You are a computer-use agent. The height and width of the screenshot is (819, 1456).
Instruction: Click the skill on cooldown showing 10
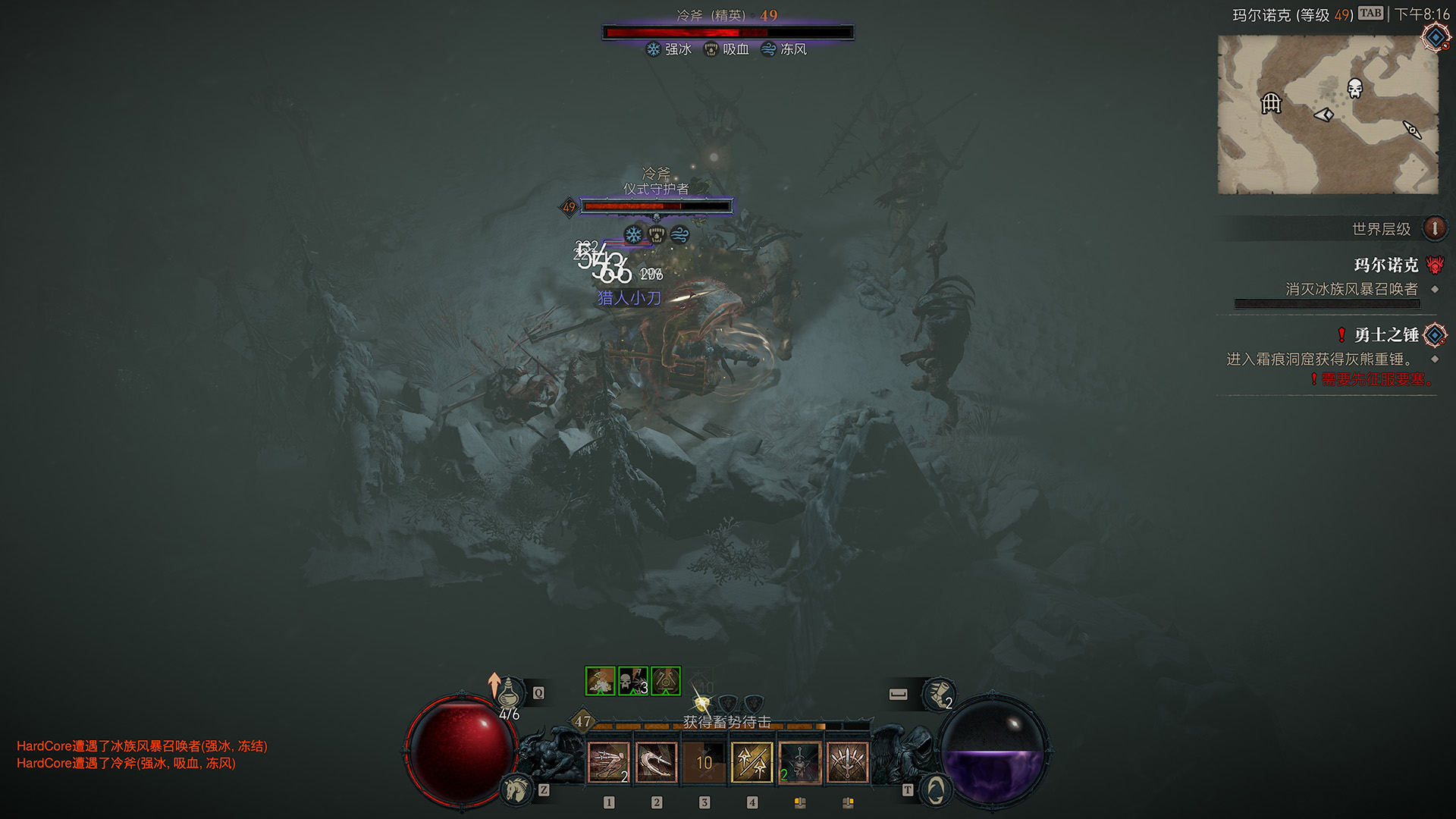pos(704,762)
